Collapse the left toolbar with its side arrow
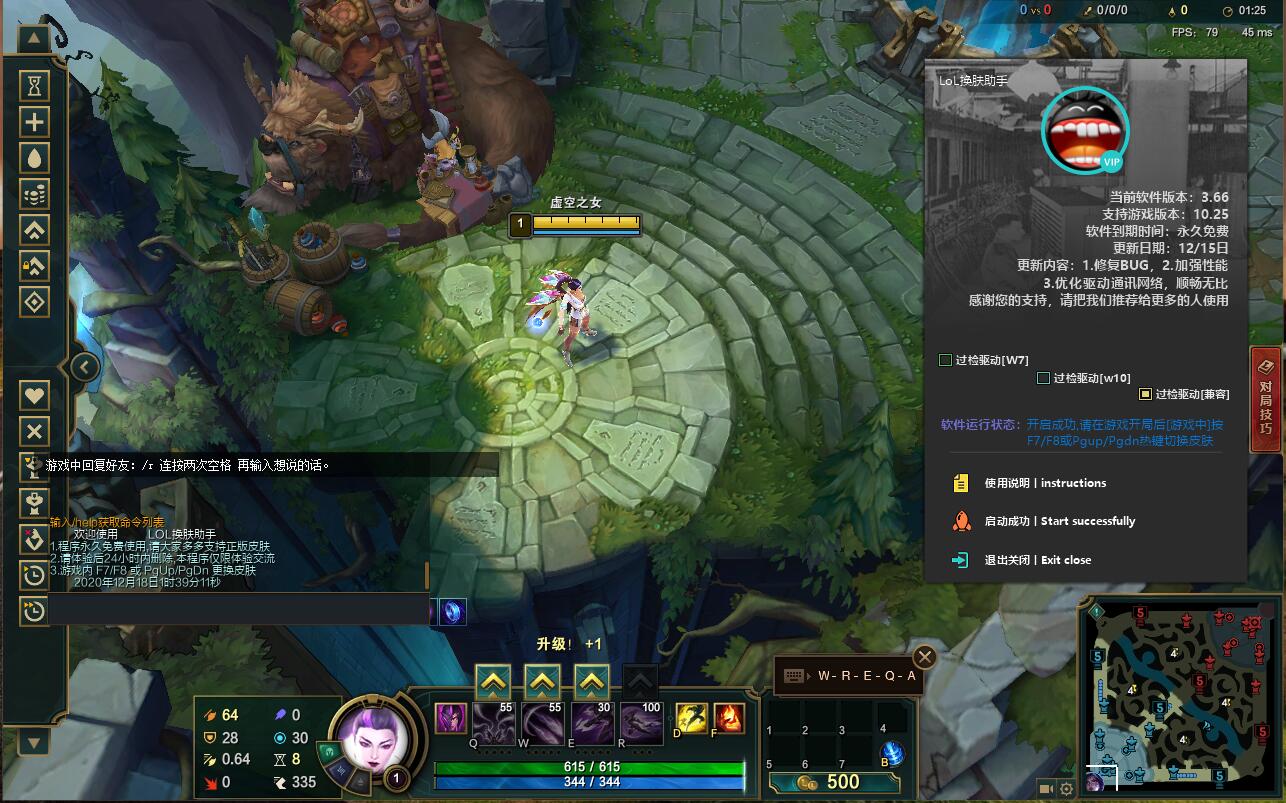 [x=84, y=366]
